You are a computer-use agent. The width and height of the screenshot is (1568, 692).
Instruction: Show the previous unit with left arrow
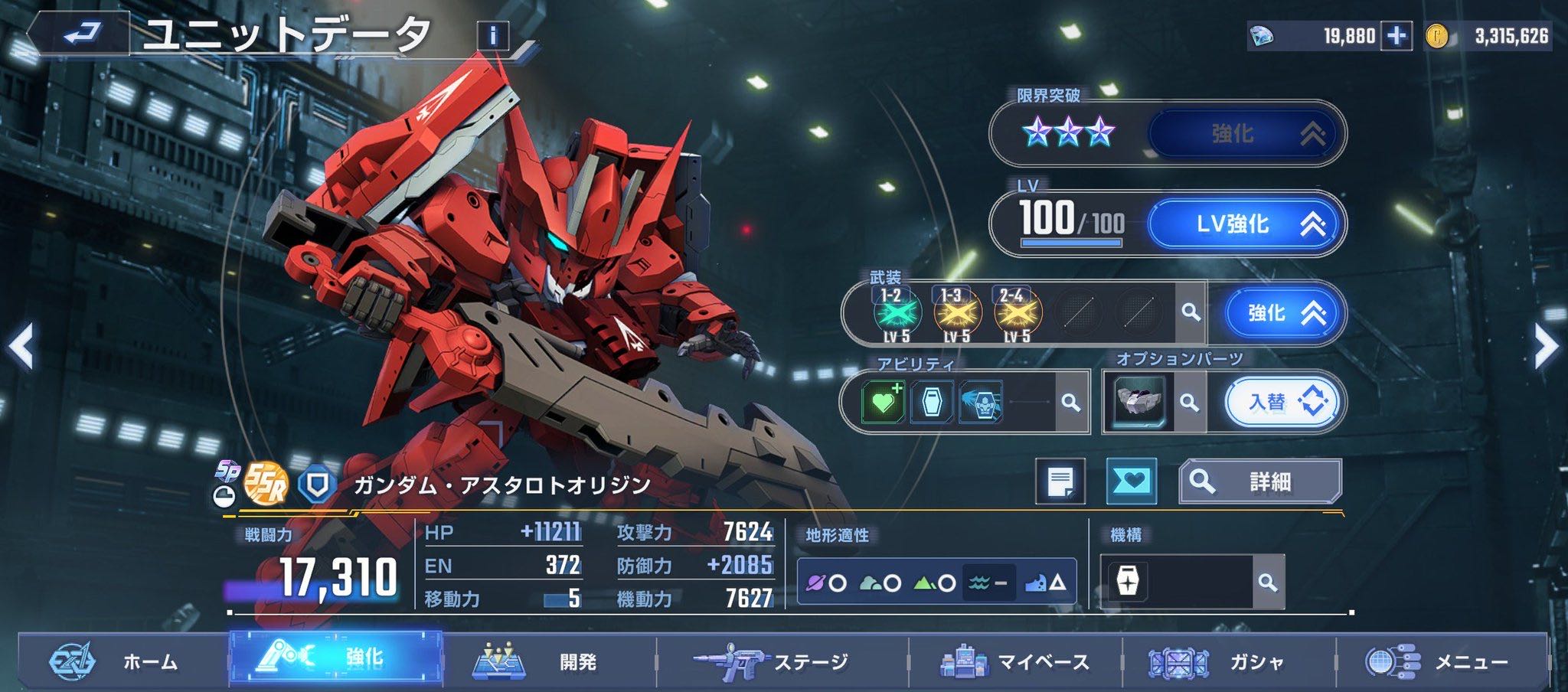pyautogui.click(x=21, y=347)
